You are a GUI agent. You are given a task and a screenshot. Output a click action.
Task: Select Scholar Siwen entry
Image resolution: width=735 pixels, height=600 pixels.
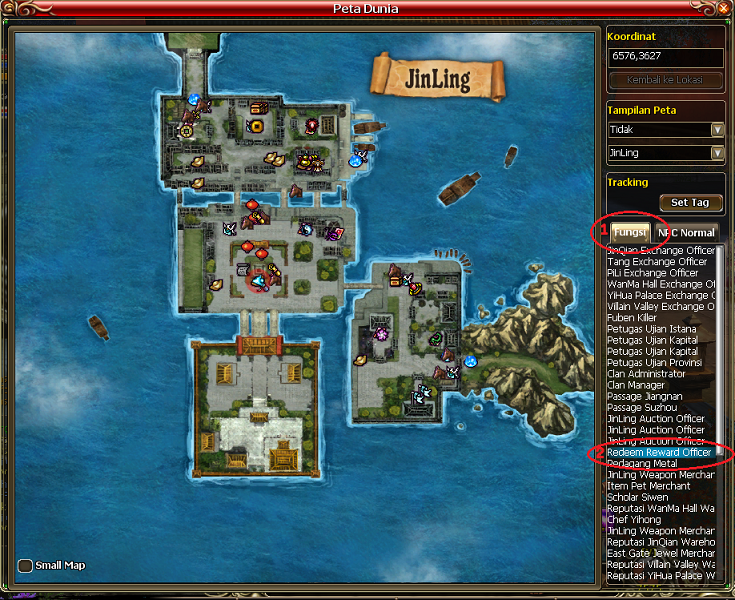pos(639,497)
